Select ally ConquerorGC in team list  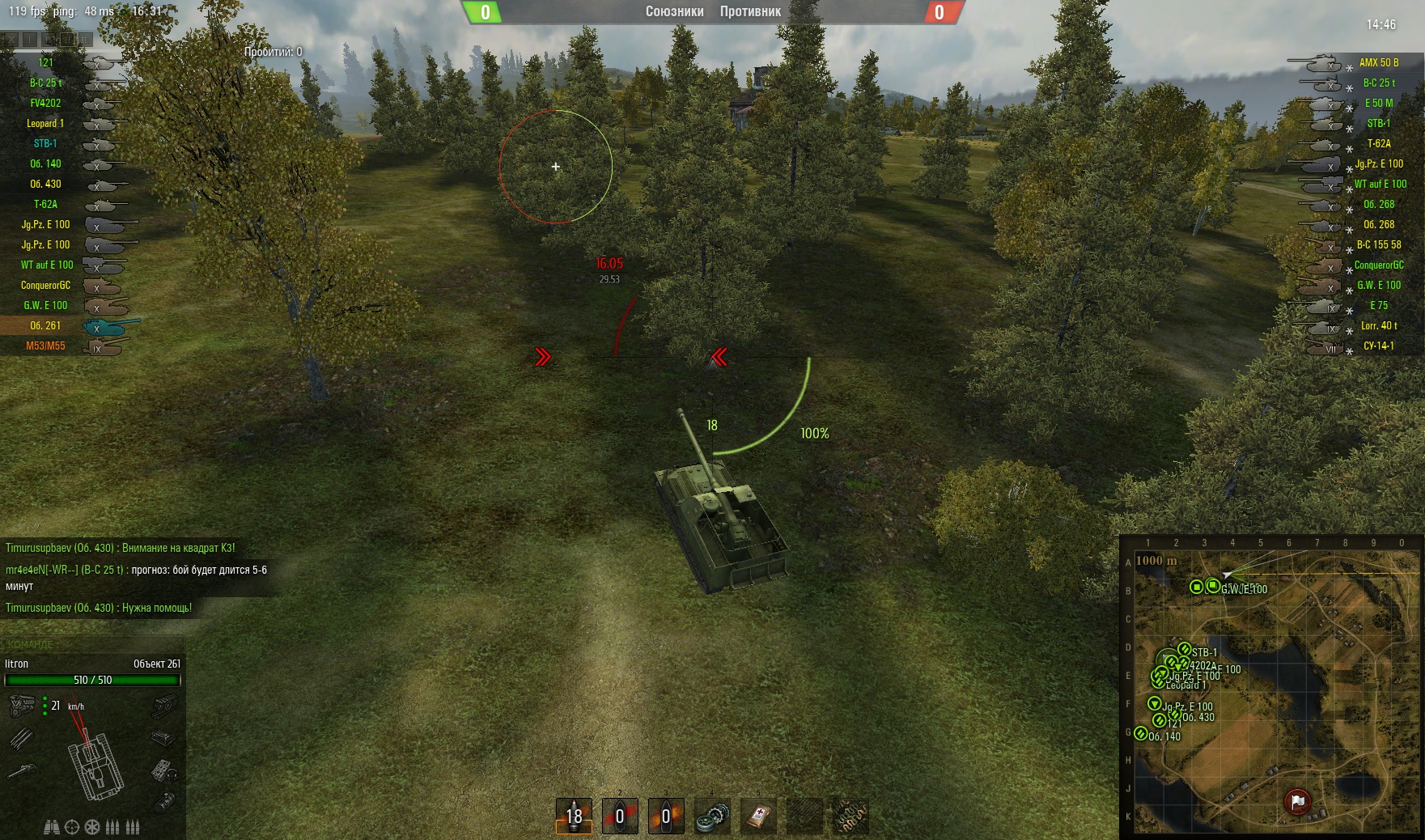tap(45, 285)
